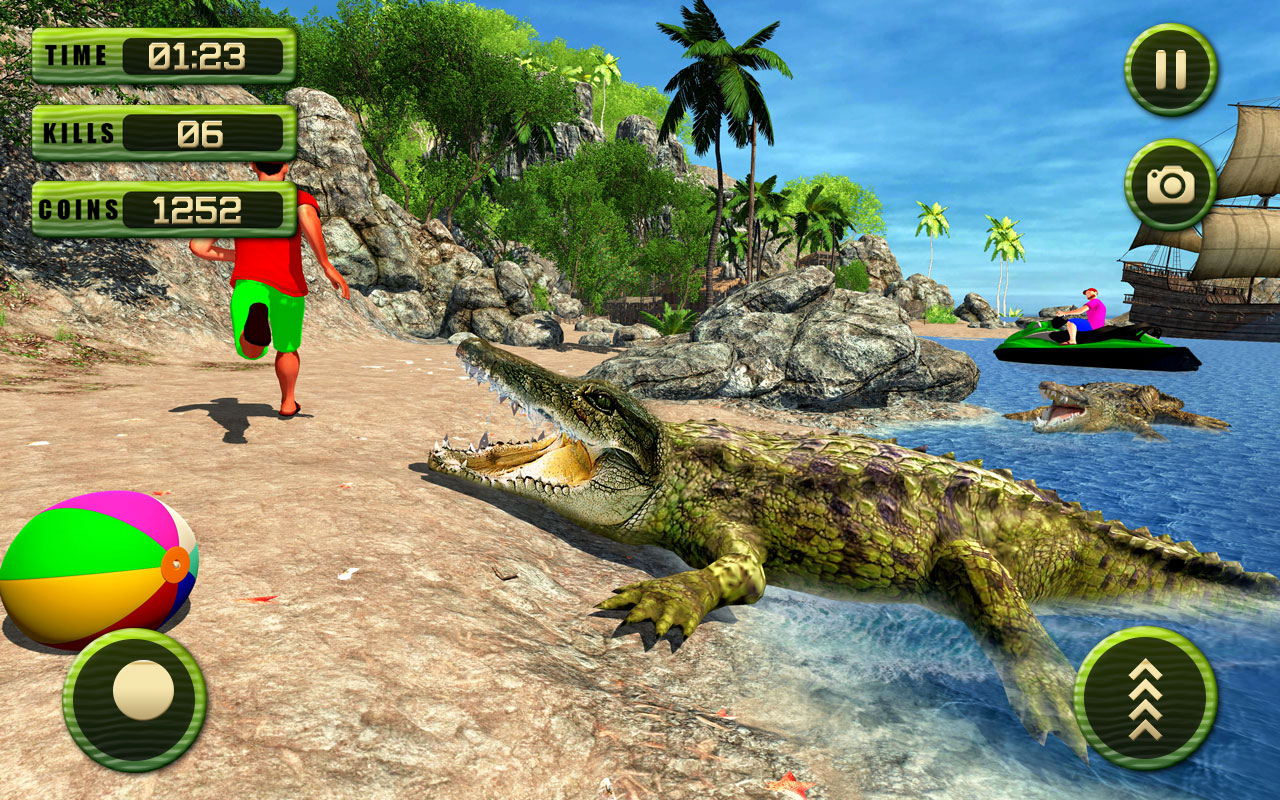This screenshot has height=800, width=1280.
Task: Click the kills value showing 06
Action: tap(200, 131)
